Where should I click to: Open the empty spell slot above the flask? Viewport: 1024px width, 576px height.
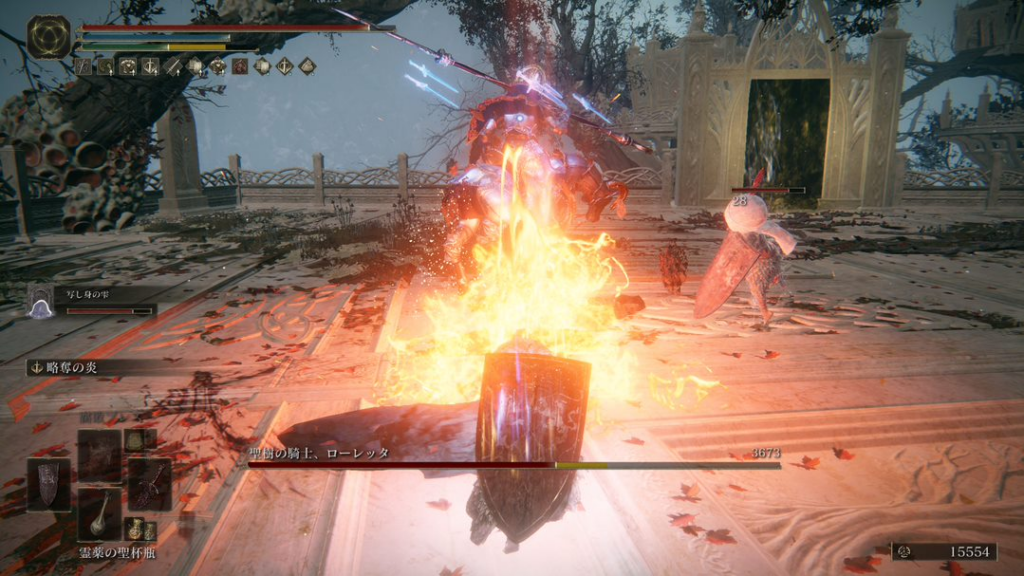coord(99,455)
